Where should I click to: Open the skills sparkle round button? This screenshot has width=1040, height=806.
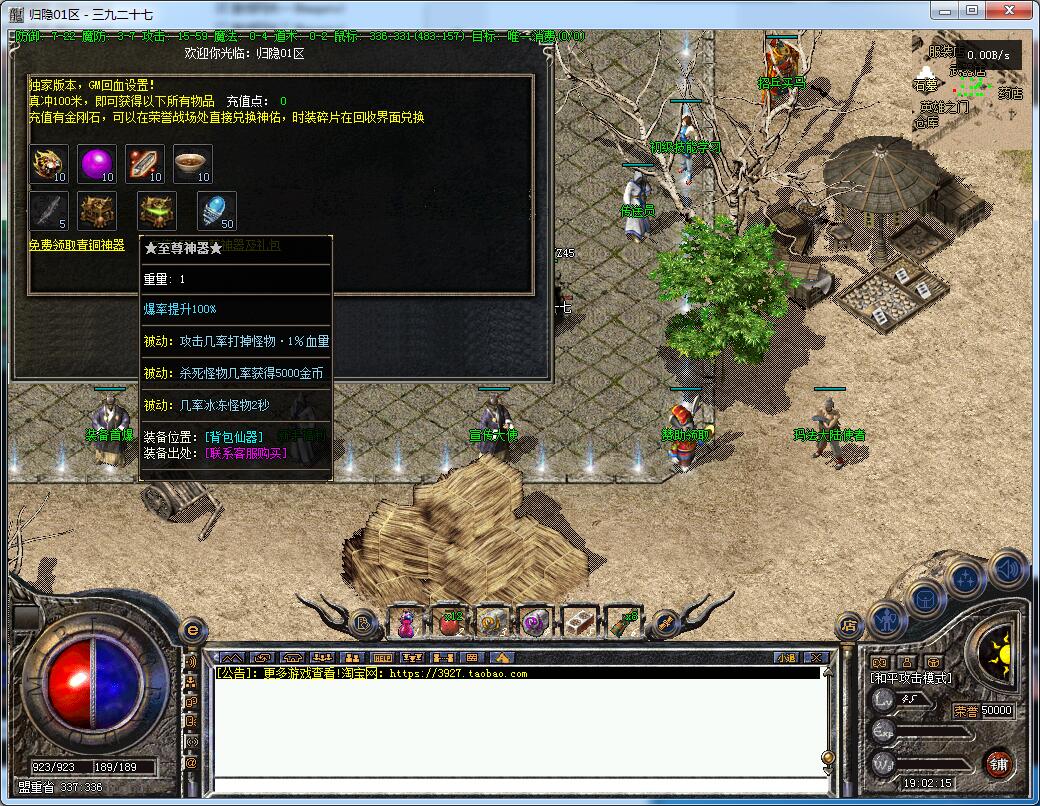(966, 579)
